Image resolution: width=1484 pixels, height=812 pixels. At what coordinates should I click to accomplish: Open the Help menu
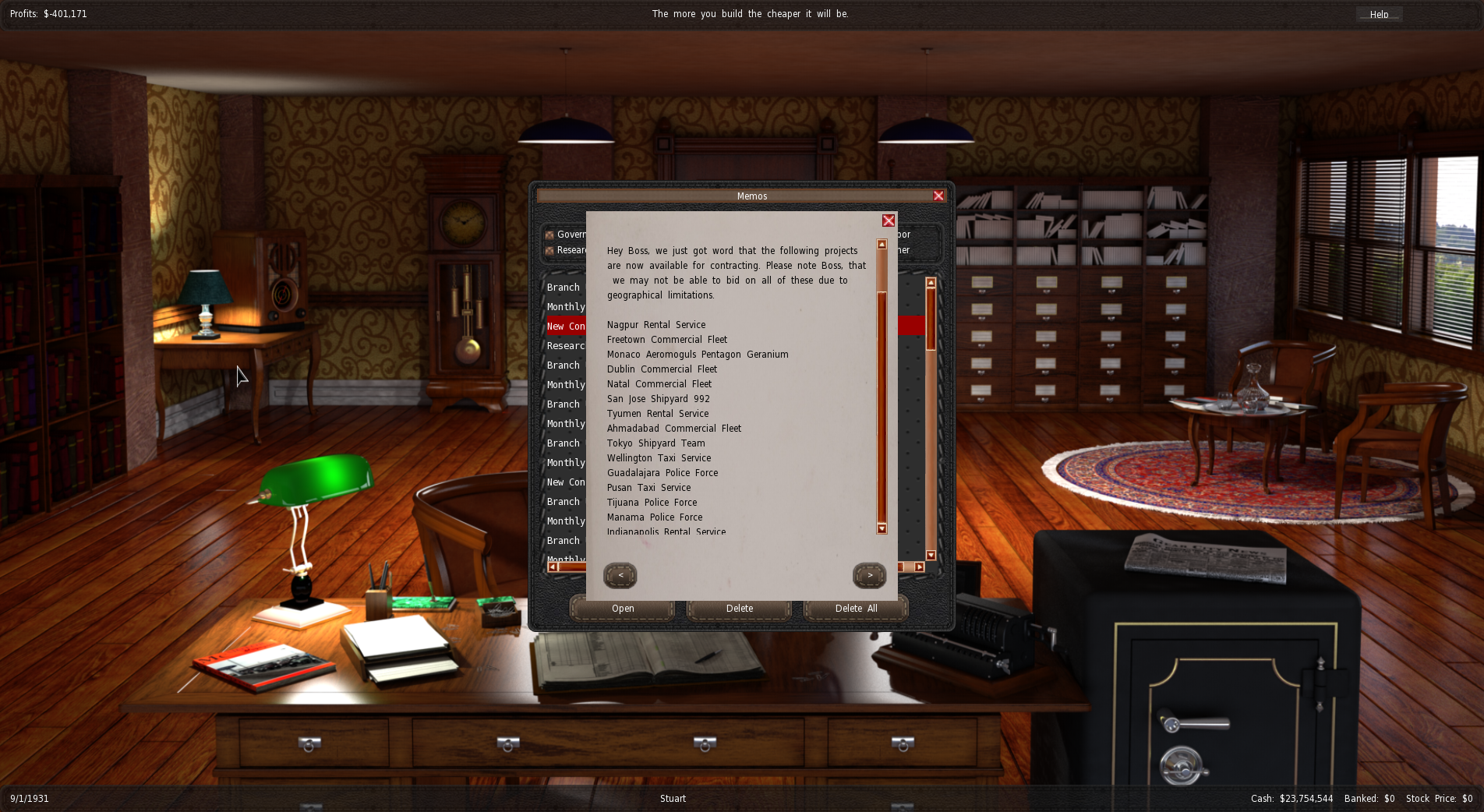[x=1379, y=14]
